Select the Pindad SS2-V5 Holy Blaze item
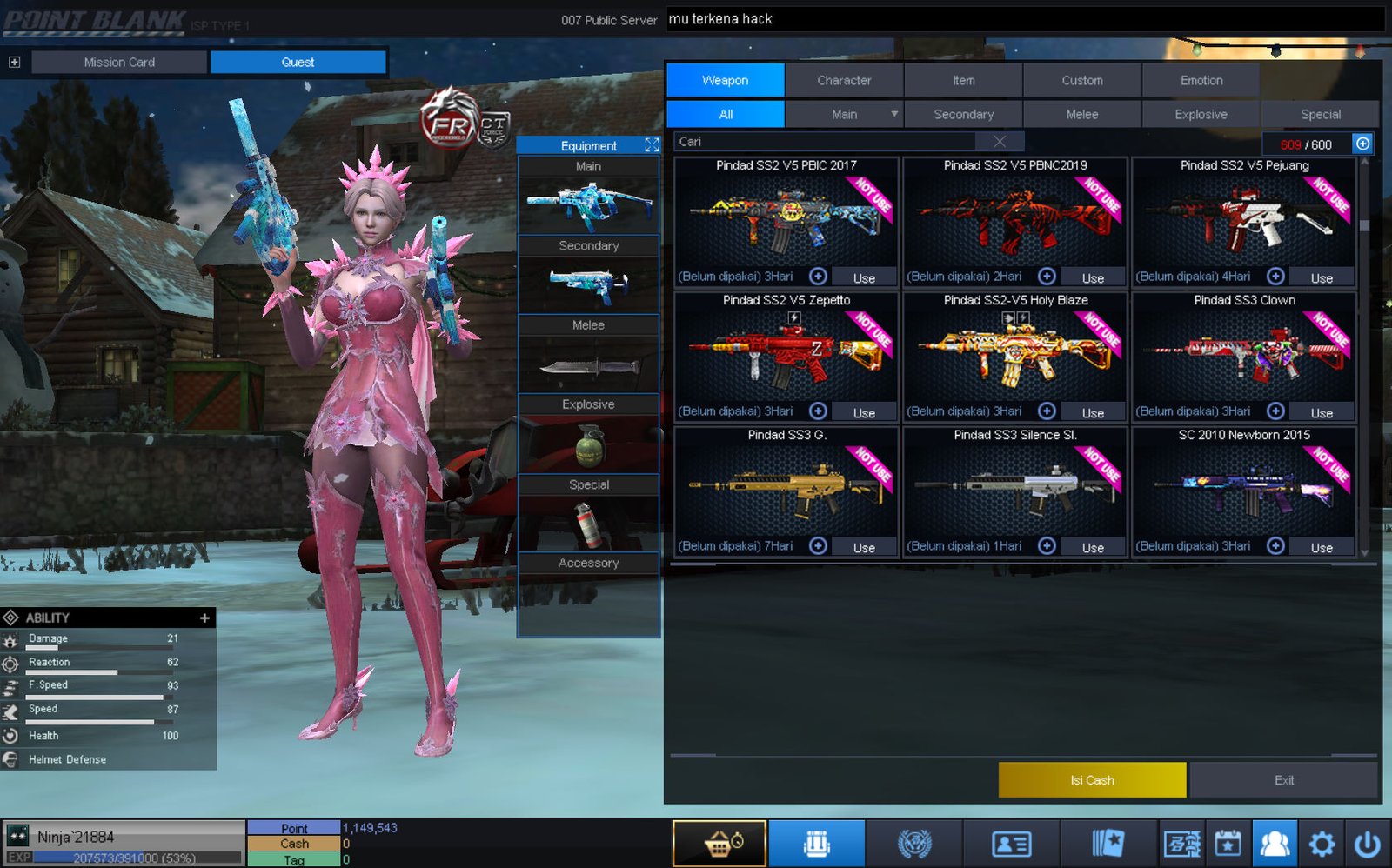Screen dimensions: 1392x868 1015,348
